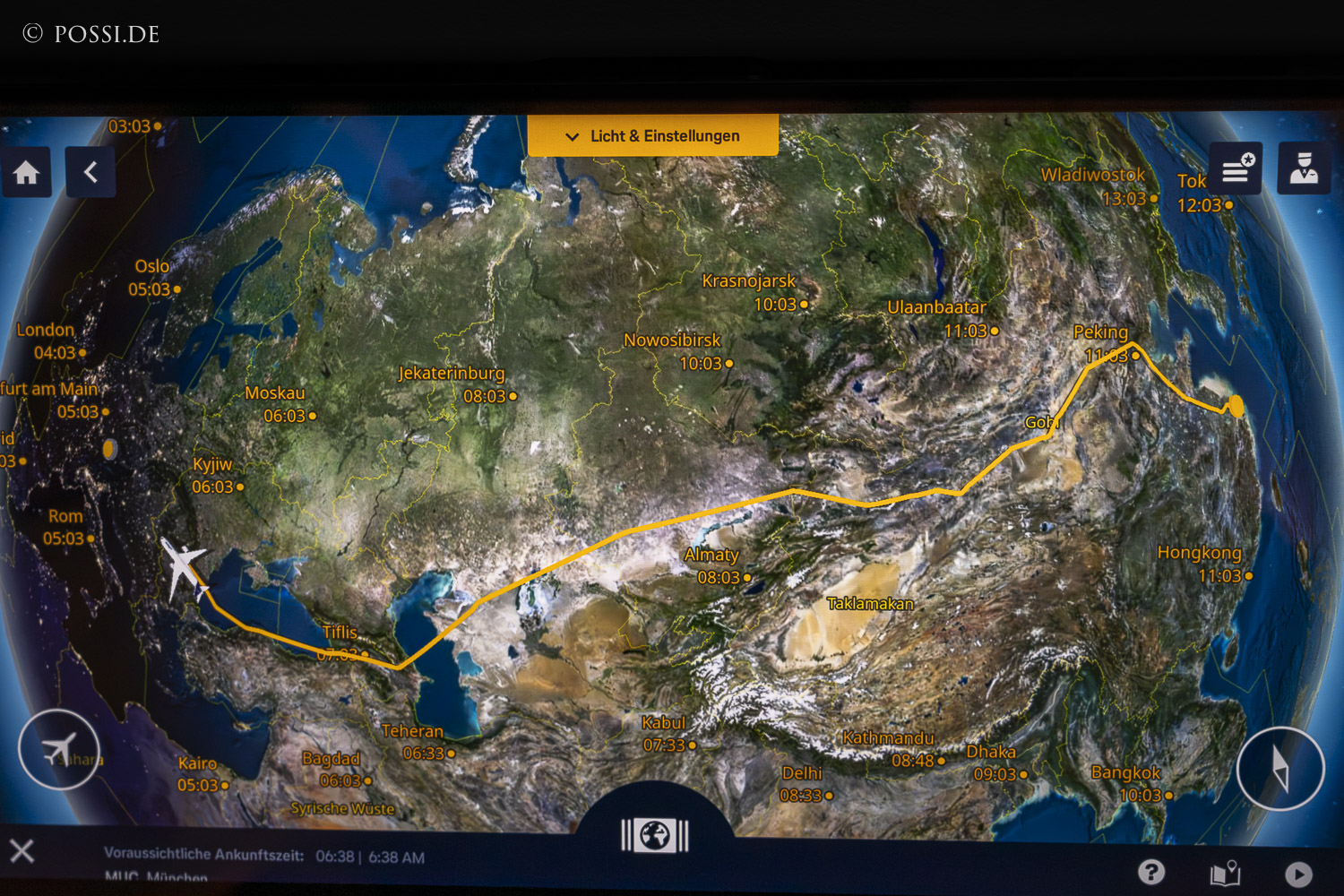Reset the map with the compass
This screenshot has height=896, width=1344.
tap(1279, 768)
